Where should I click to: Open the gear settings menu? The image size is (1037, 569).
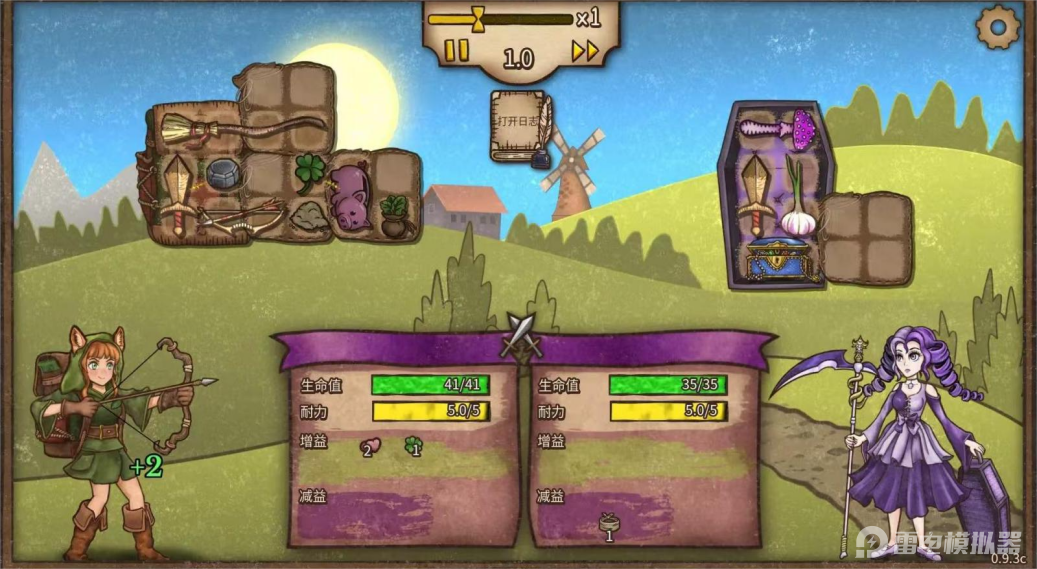tap(997, 27)
